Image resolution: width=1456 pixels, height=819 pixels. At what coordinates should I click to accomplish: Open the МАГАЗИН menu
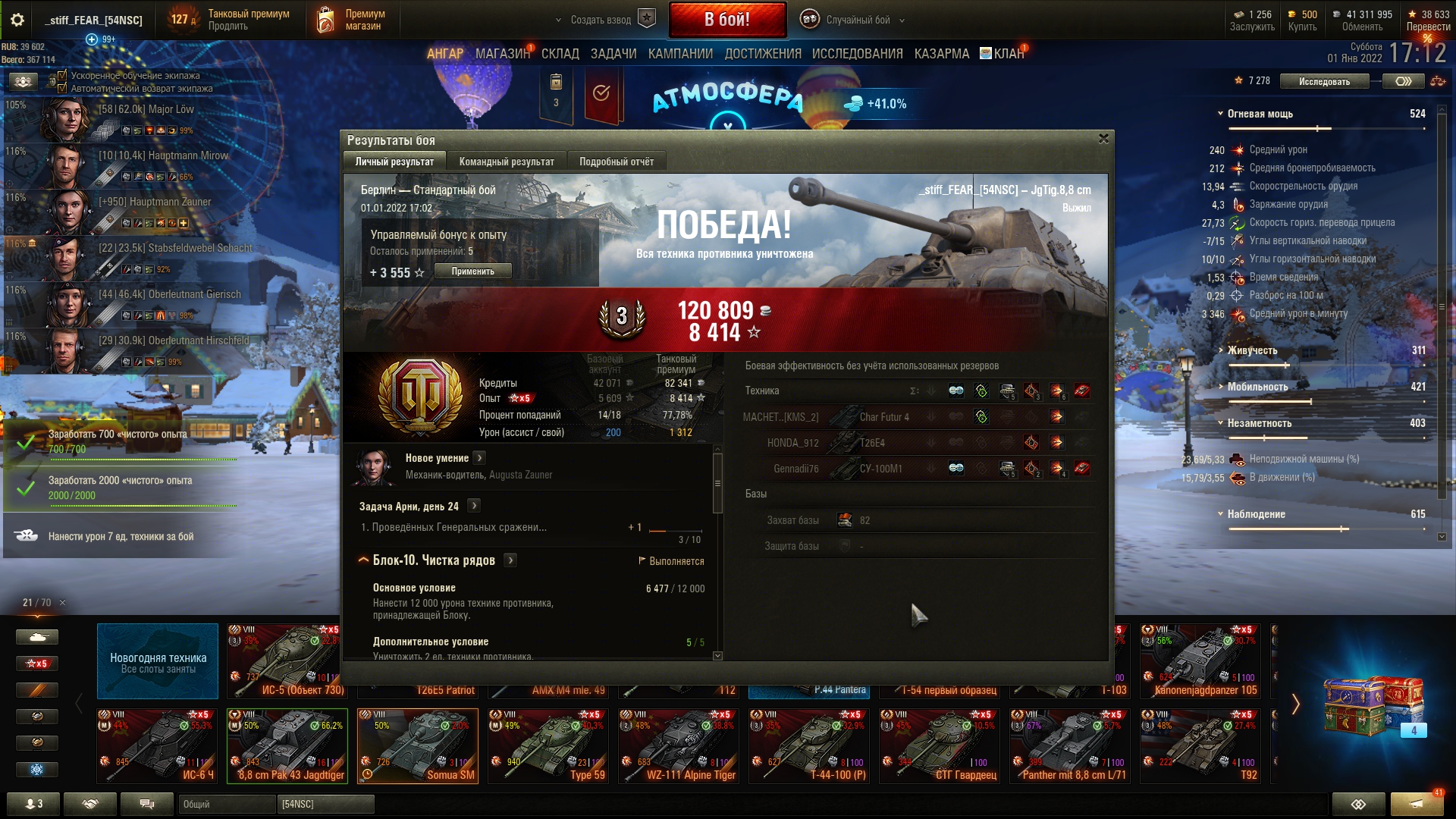coord(502,54)
